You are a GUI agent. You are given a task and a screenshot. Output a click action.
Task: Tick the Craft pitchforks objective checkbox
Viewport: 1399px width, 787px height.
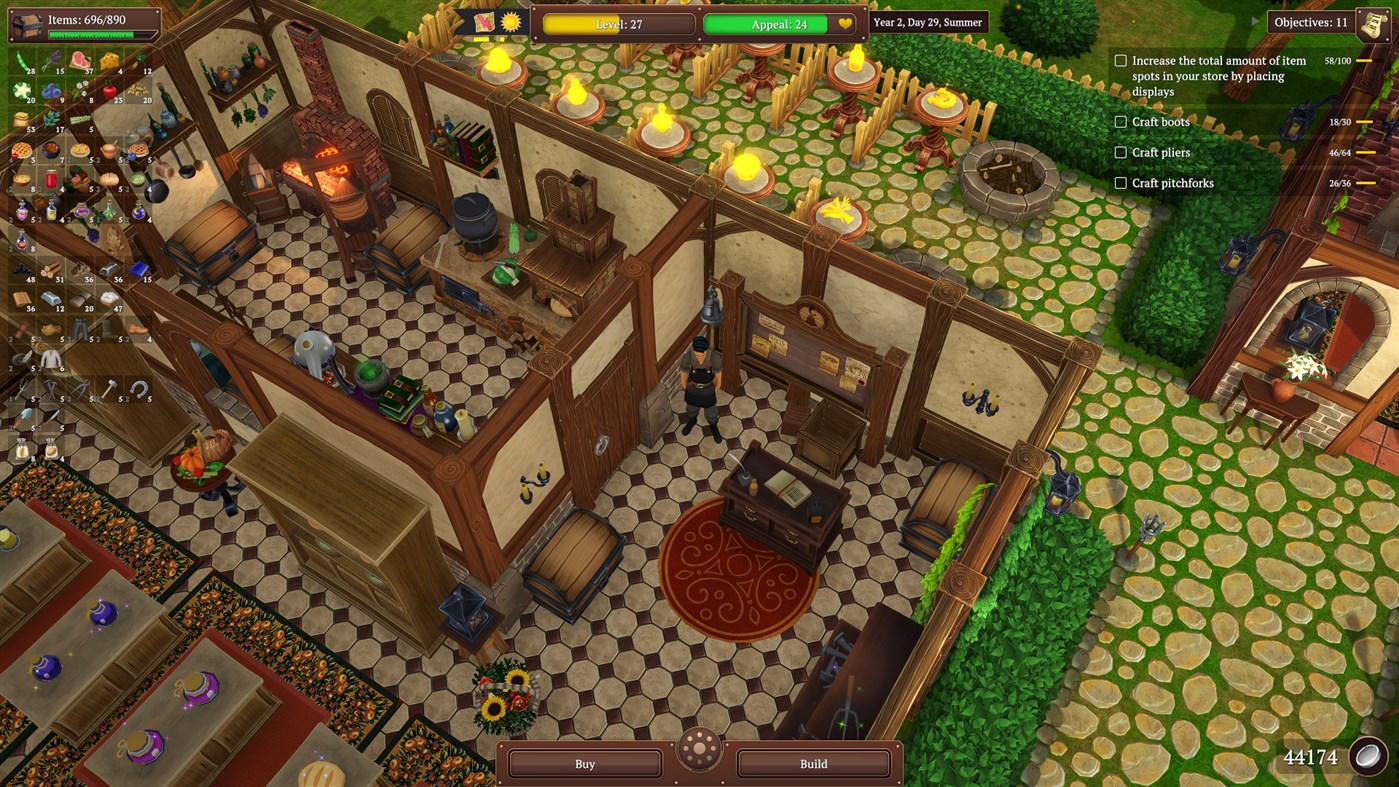click(x=1120, y=183)
